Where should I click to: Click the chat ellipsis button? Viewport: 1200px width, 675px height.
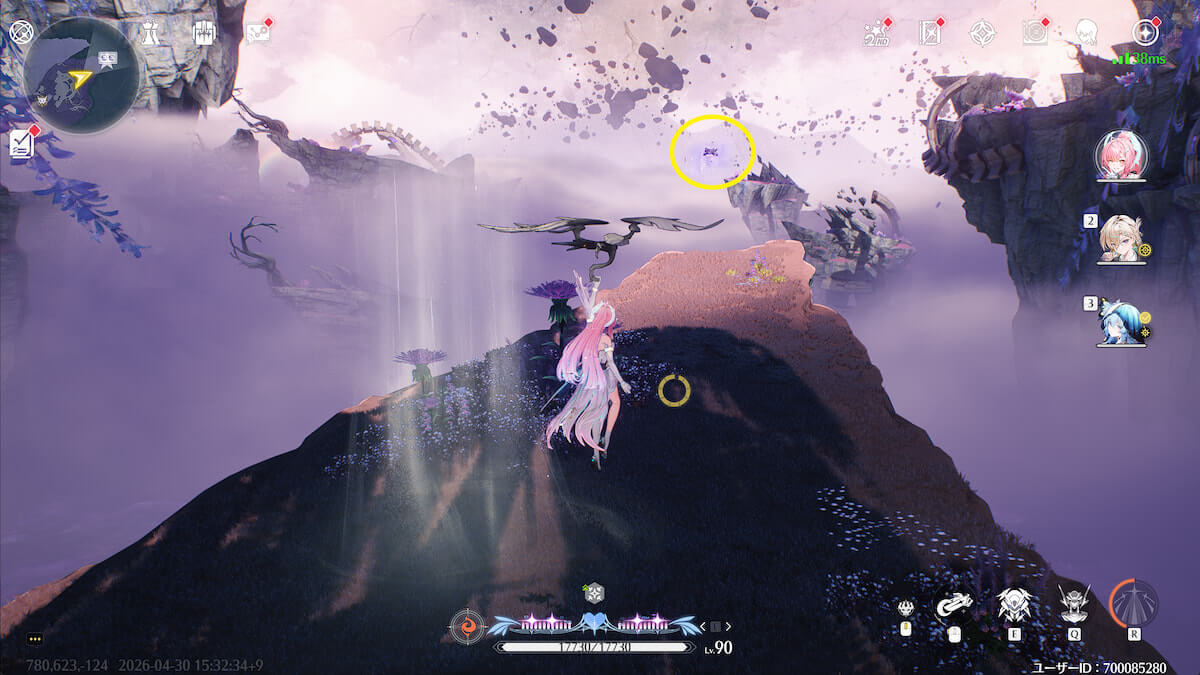pos(35,638)
